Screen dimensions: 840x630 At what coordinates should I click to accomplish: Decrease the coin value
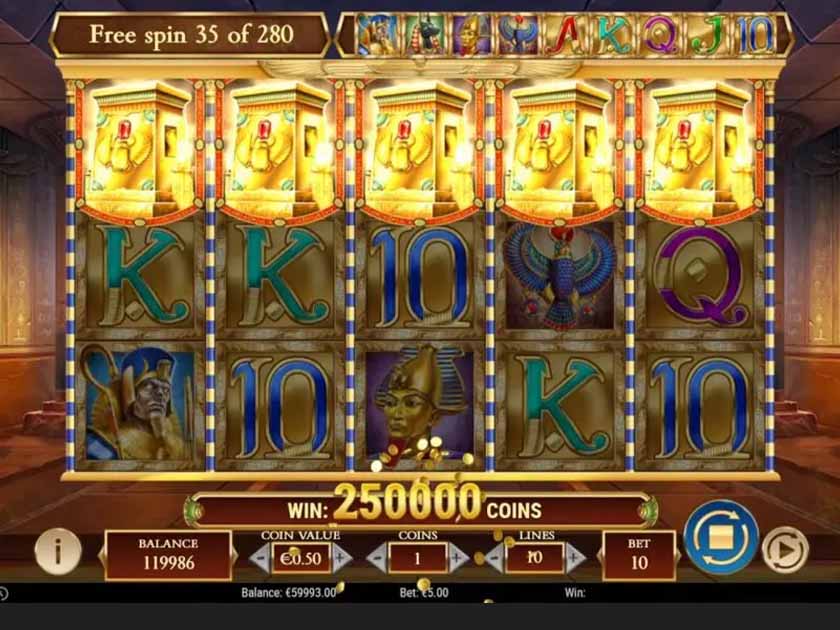[x=258, y=558]
